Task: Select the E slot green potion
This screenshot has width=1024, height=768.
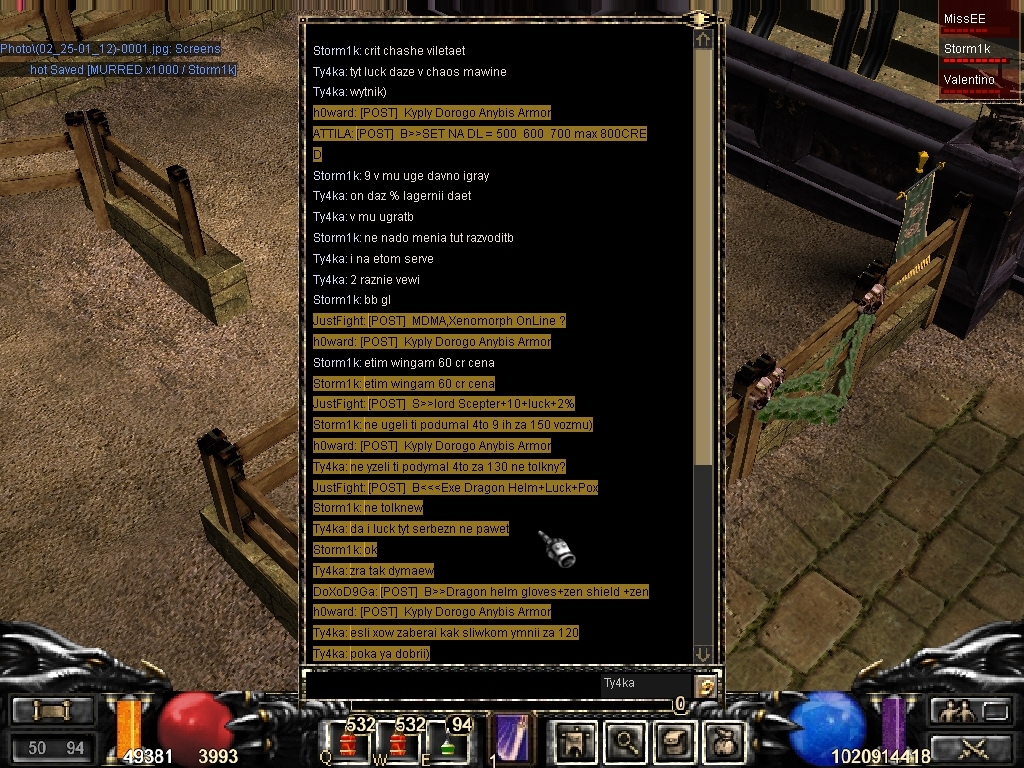Action: tap(448, 744)
